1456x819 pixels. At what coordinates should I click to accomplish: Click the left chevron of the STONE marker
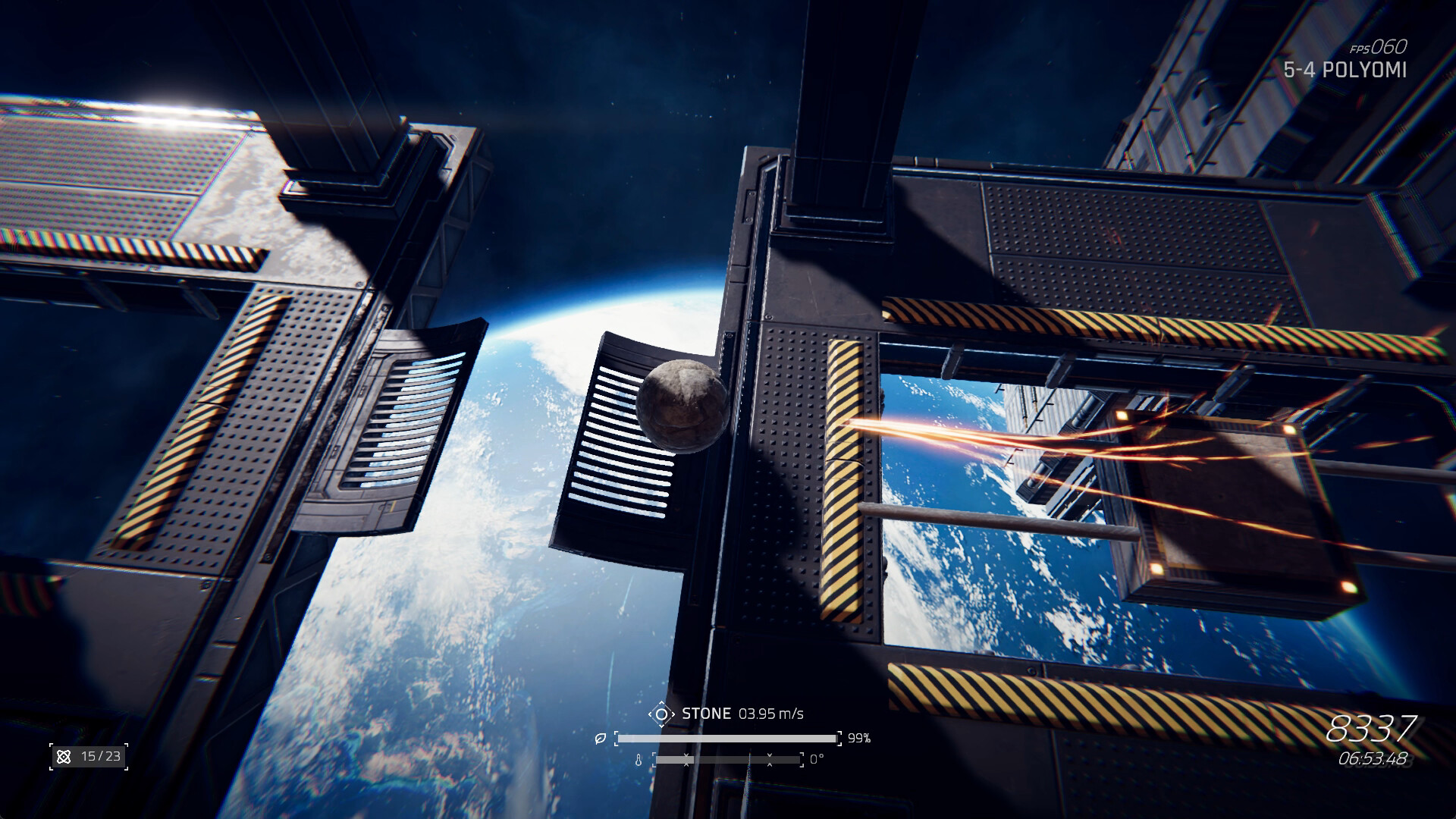651,714
